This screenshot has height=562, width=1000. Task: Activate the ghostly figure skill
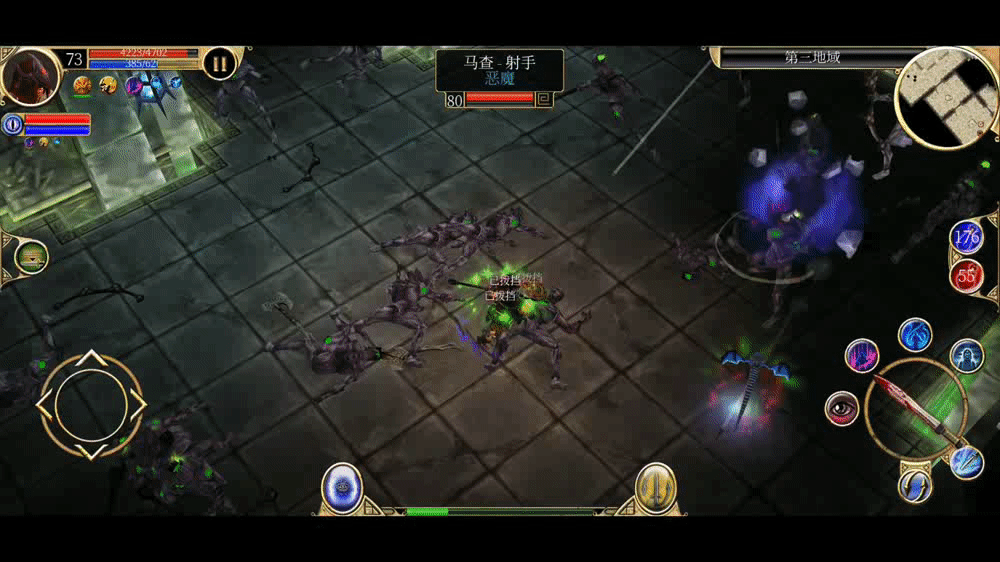tap(966, 355)
